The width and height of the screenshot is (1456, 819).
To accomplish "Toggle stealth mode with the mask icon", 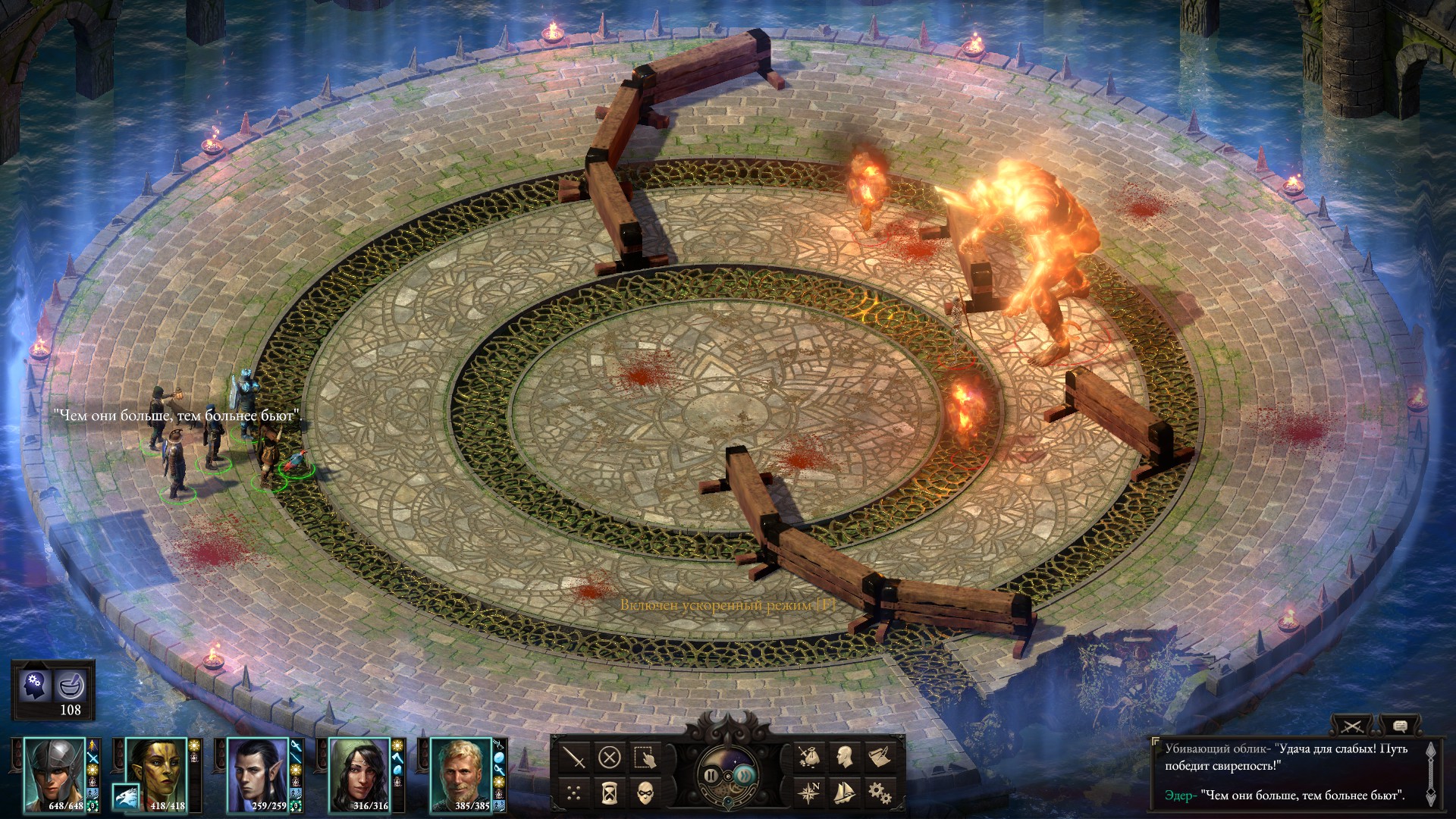I will [x=645, y=793].
